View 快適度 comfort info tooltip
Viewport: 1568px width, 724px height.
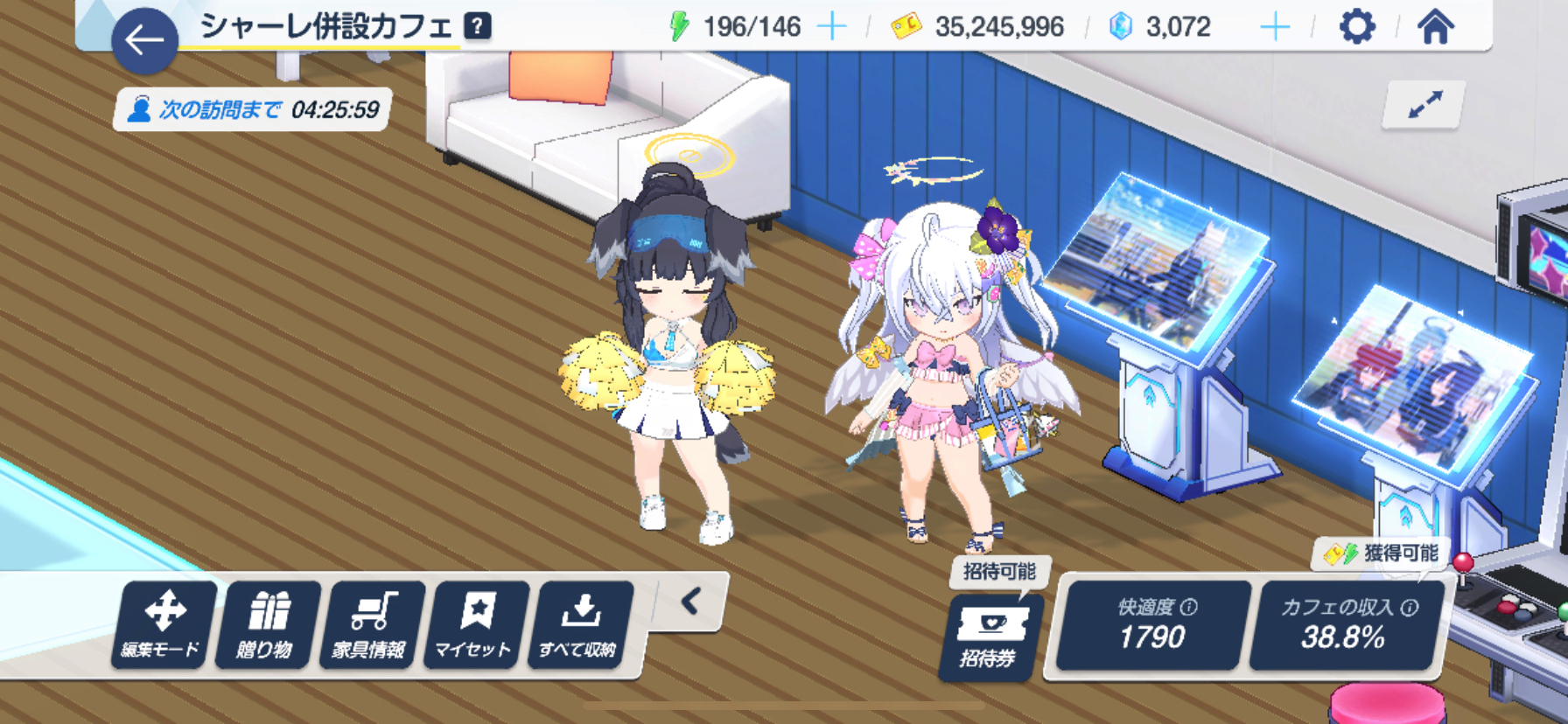tap(1187, 606)
